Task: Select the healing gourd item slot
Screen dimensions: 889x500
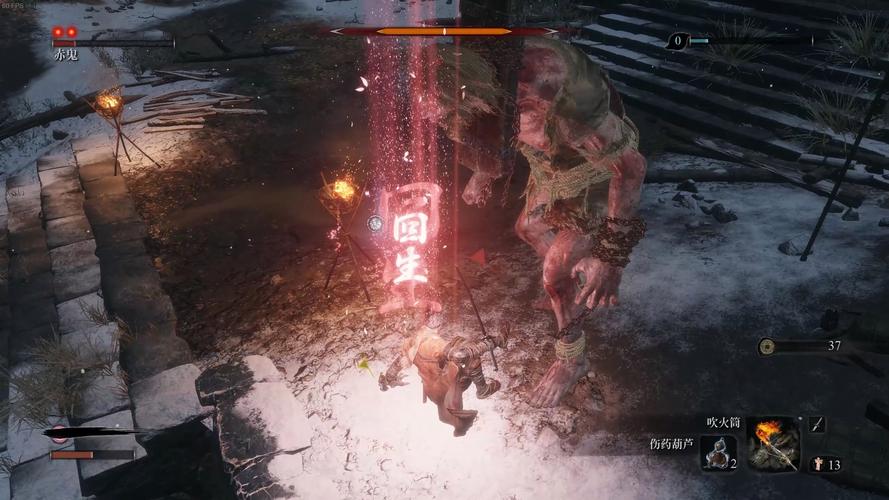Action: point(716,452)
